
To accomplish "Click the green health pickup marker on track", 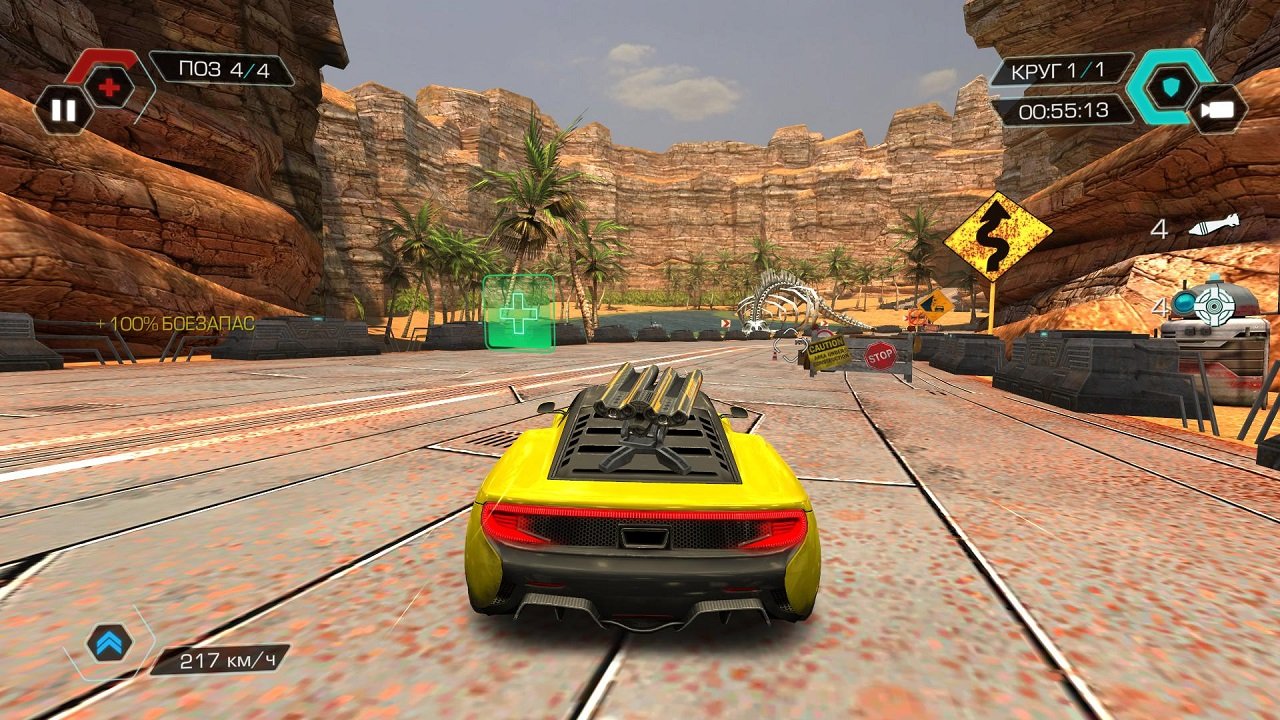I will point(517,315).
